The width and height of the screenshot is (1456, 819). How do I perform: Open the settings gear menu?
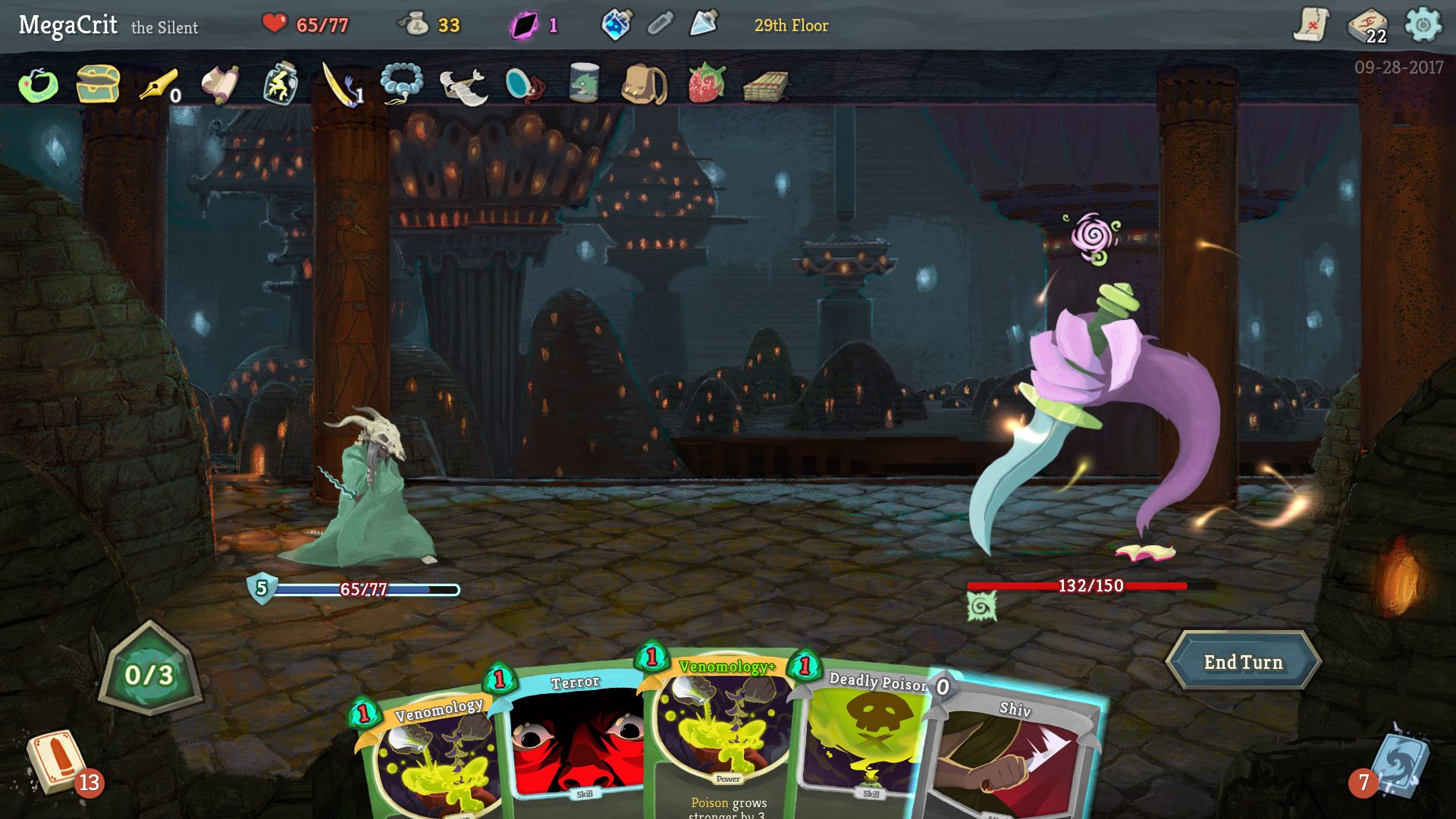click(1425, 23)
